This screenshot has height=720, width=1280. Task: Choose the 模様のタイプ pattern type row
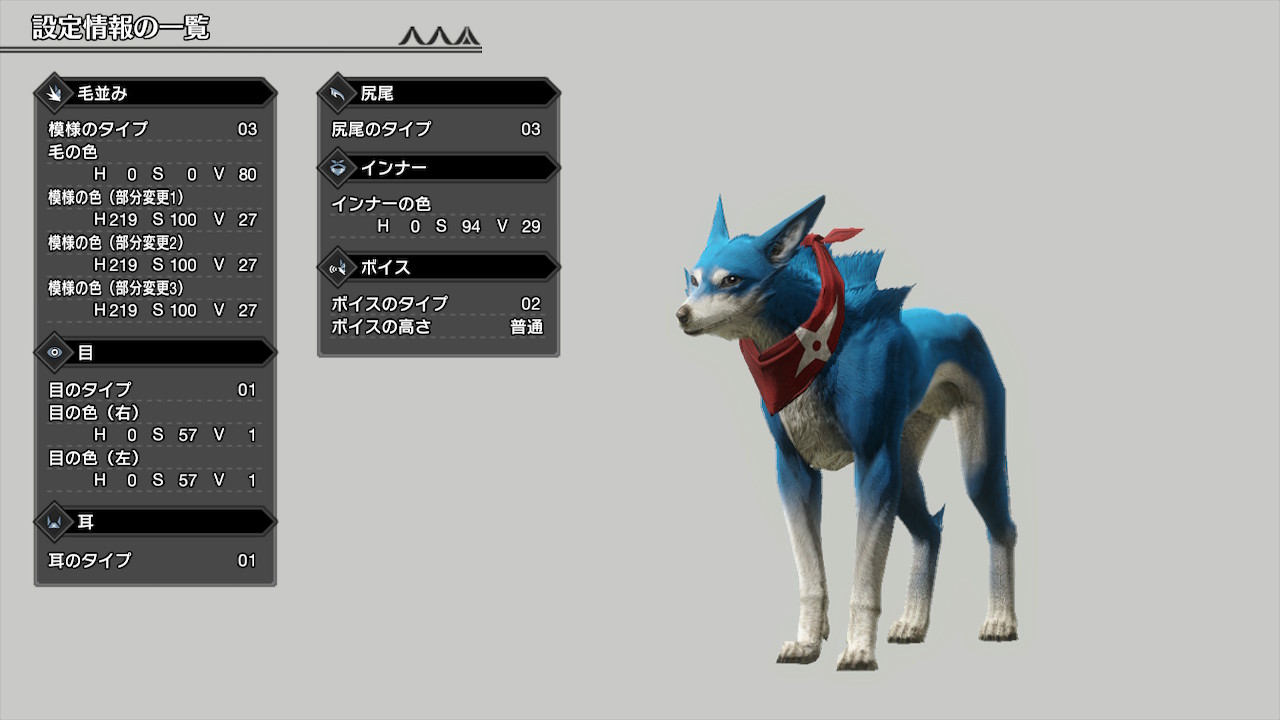click(x=153, y=129)
